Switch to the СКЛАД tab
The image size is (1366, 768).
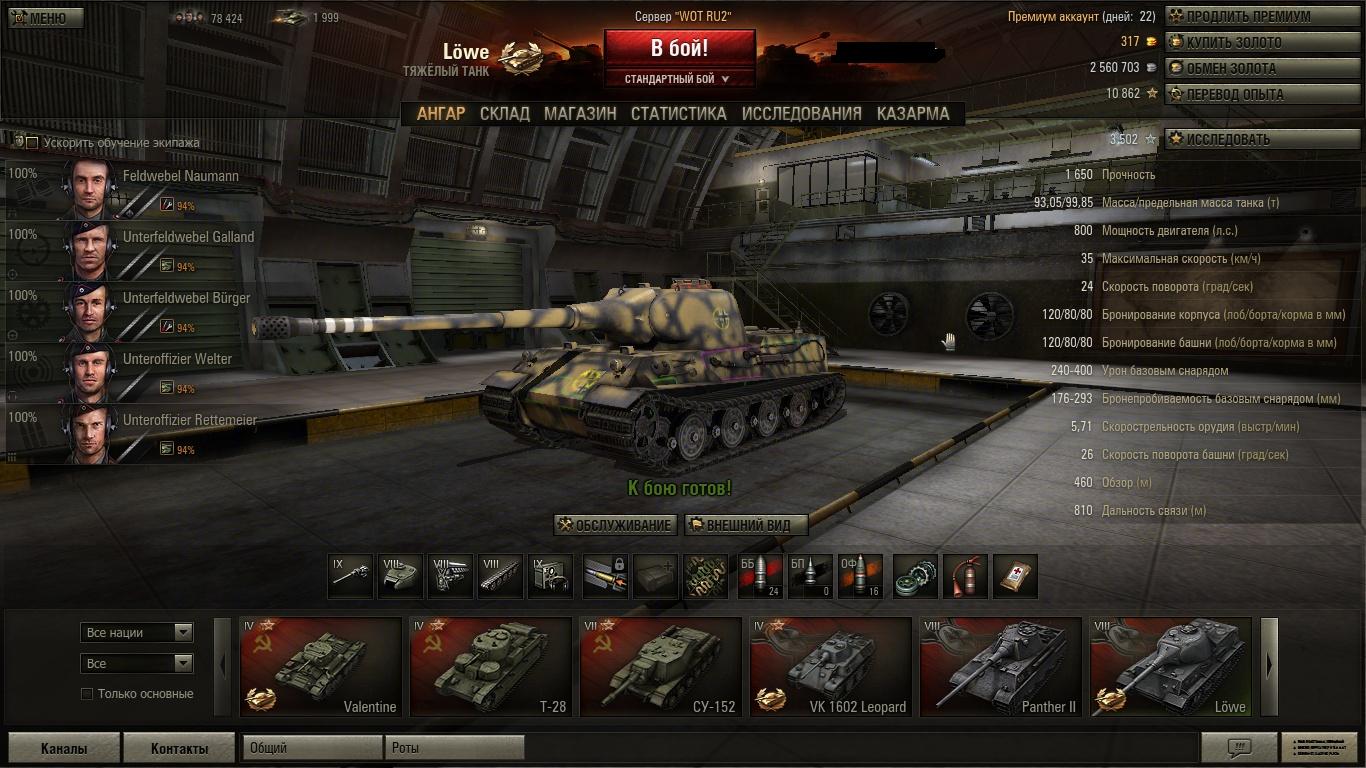[x=504, y=114]
